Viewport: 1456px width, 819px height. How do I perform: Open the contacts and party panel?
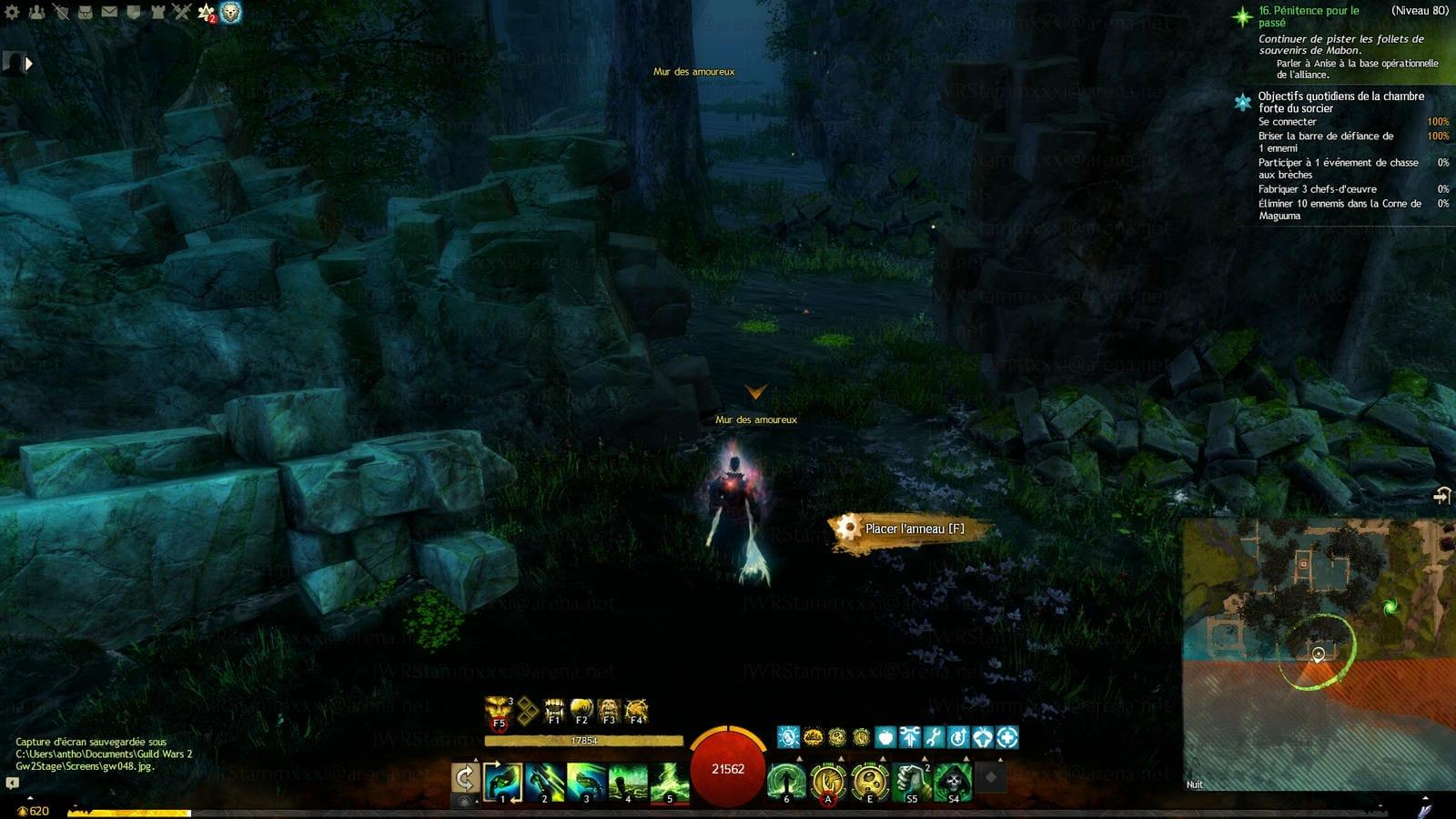point(36,12)
